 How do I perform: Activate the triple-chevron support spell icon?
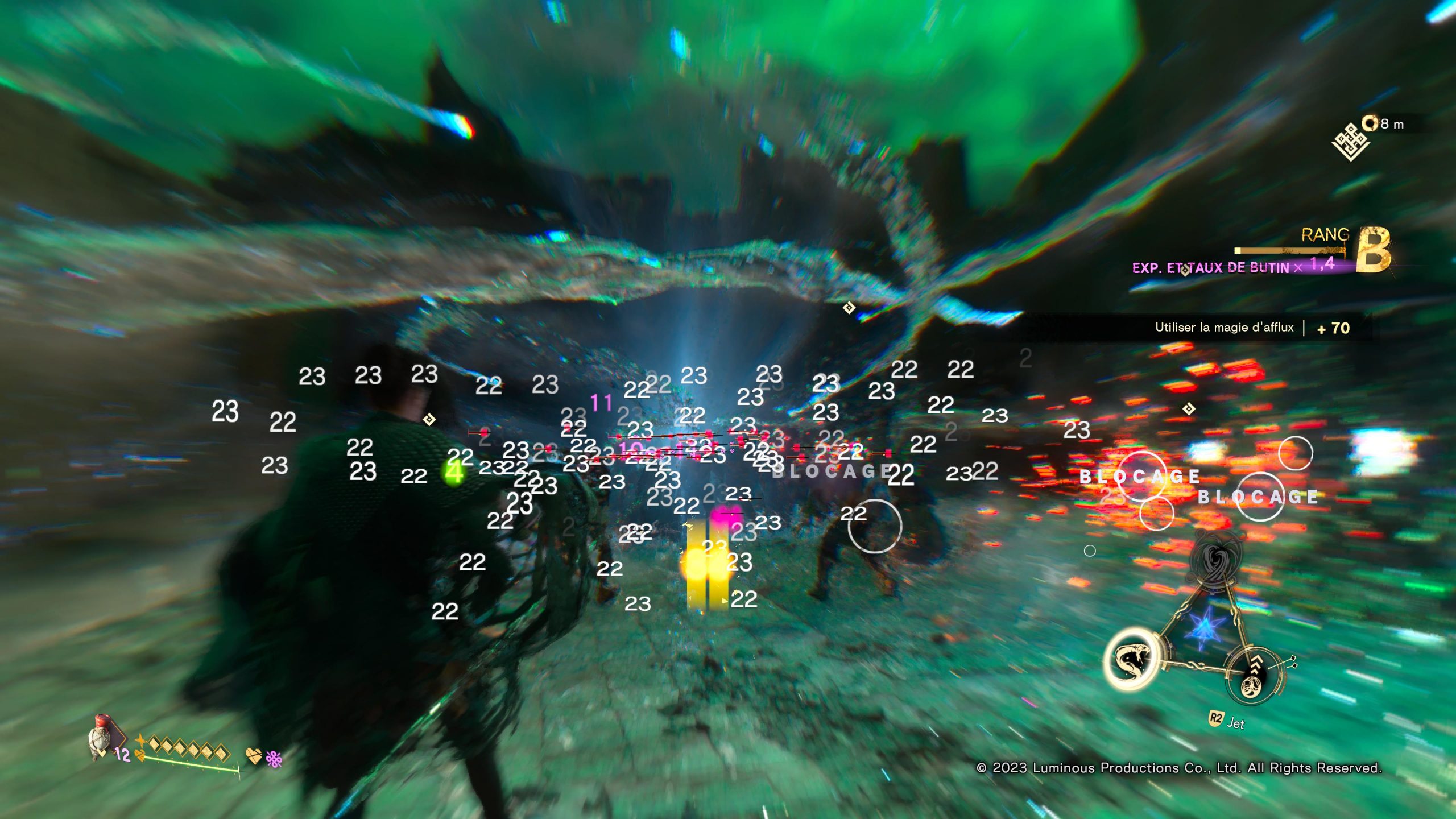[x=1254, y=675]
